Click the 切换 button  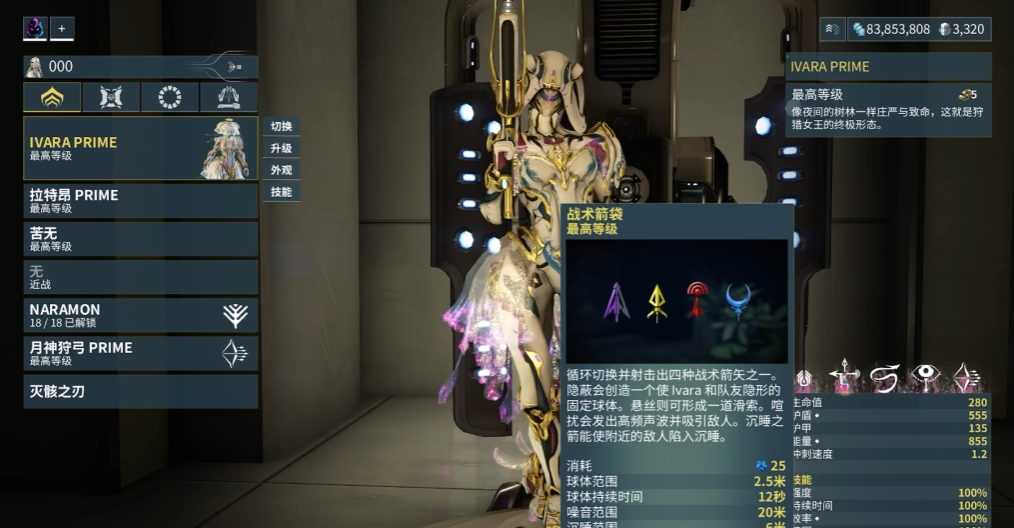[x=281, y=127]
